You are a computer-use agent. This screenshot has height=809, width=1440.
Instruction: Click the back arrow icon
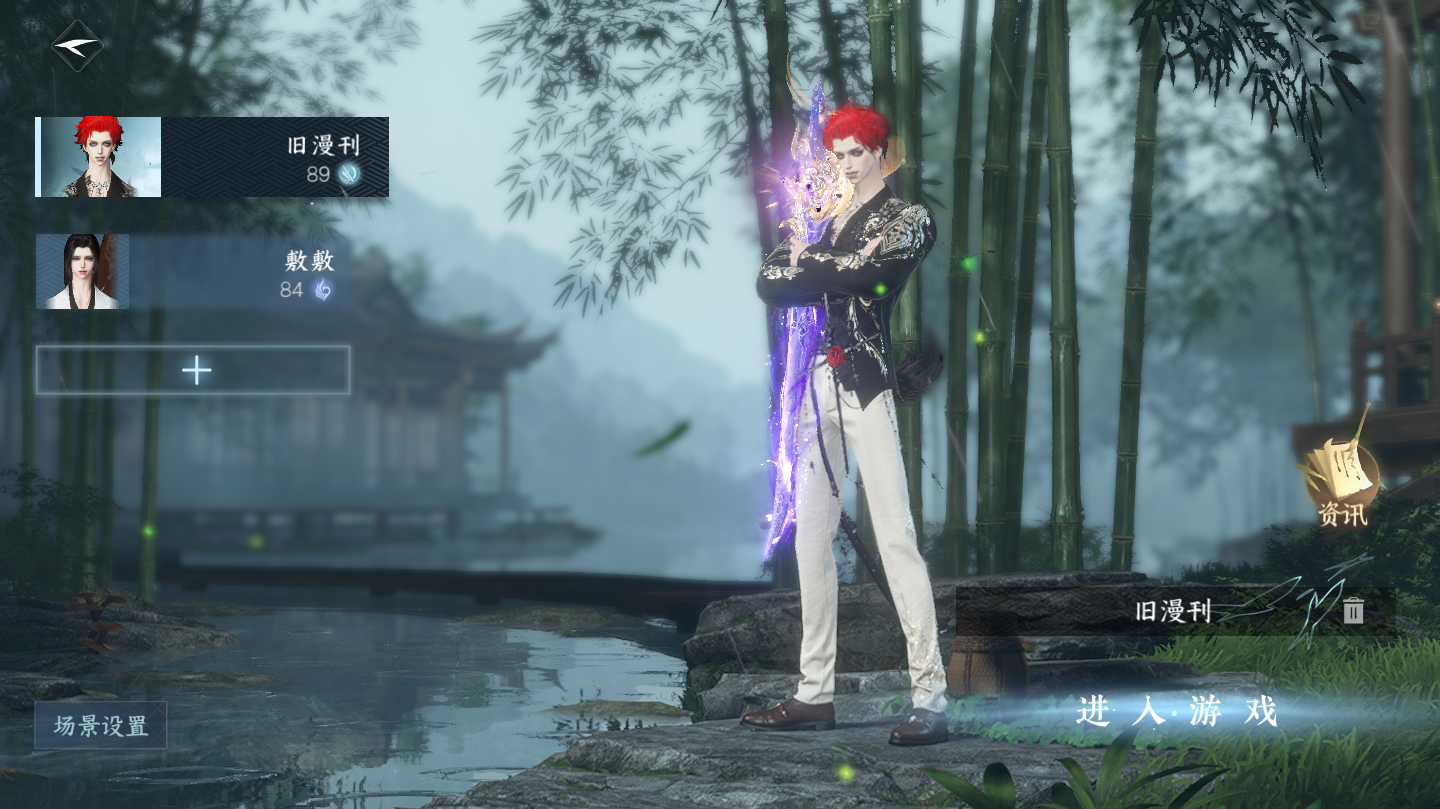coord(77,46)
